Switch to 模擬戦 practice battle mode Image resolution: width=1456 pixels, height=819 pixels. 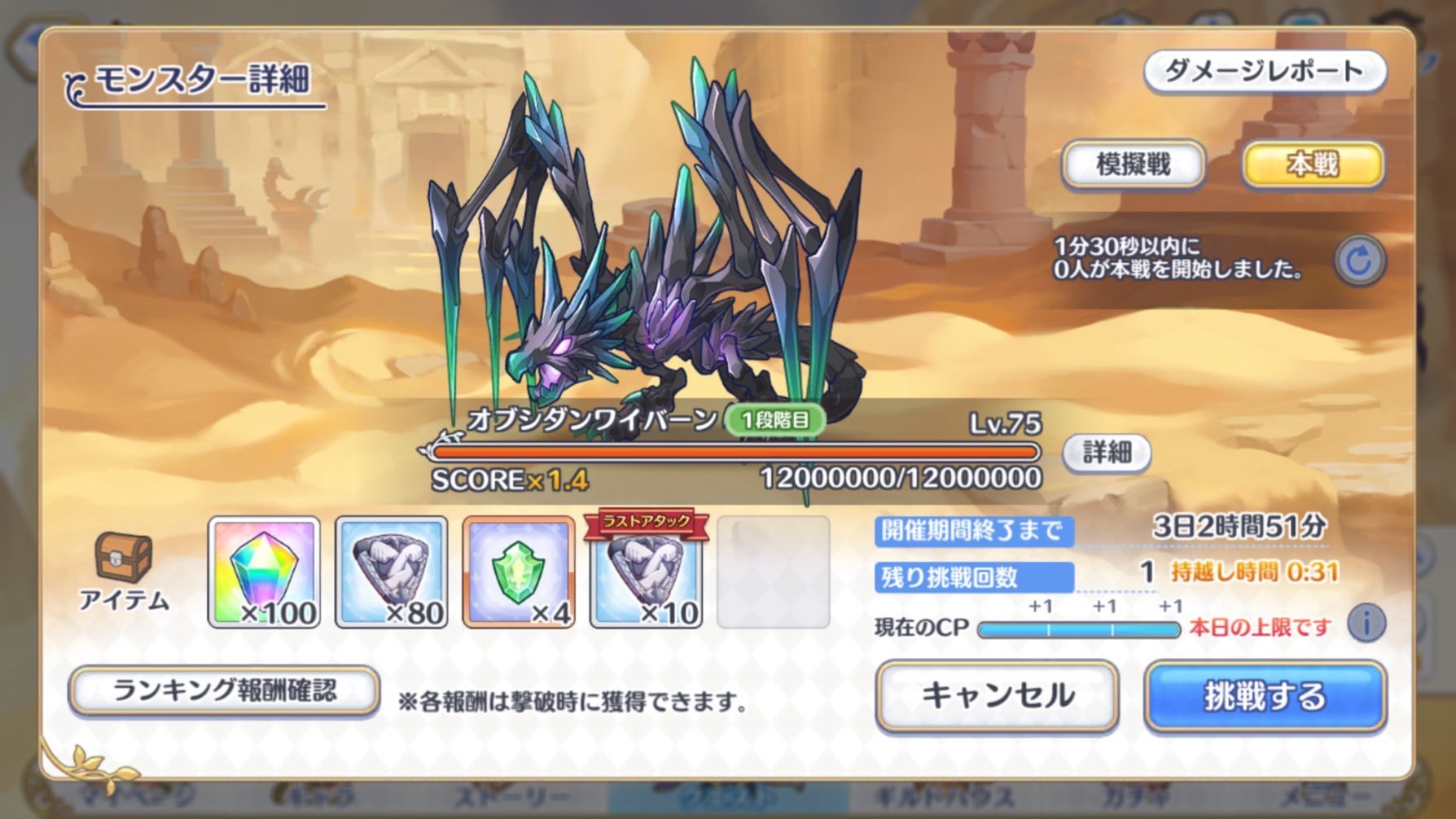click(1132, 163)
